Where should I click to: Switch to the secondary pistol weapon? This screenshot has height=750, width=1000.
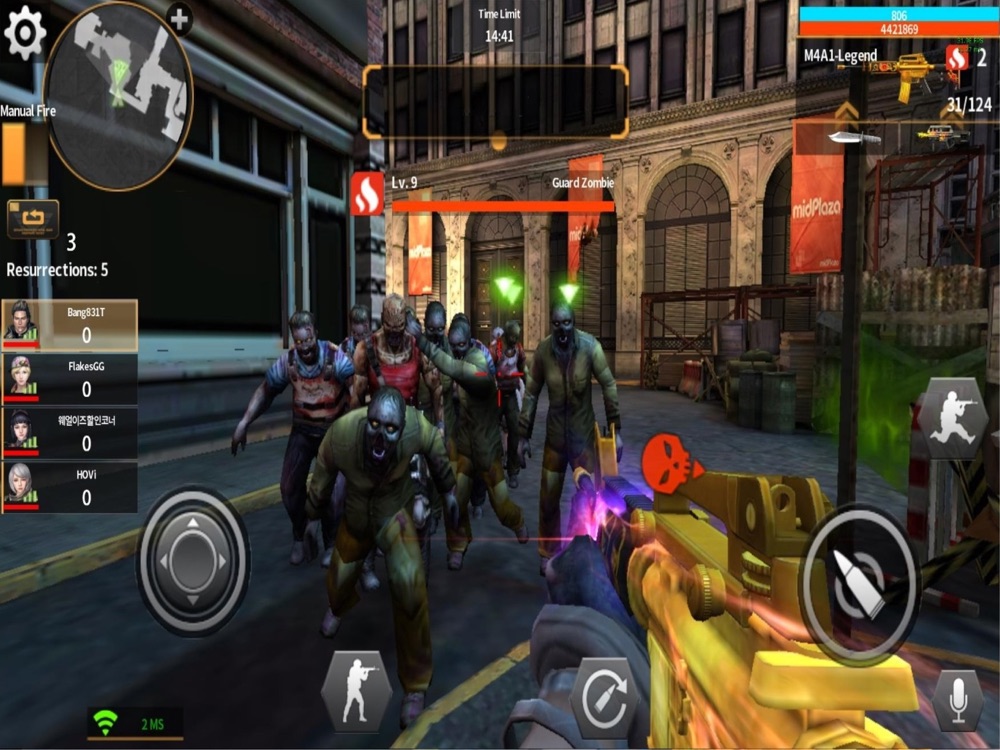[x=940, y=133]
